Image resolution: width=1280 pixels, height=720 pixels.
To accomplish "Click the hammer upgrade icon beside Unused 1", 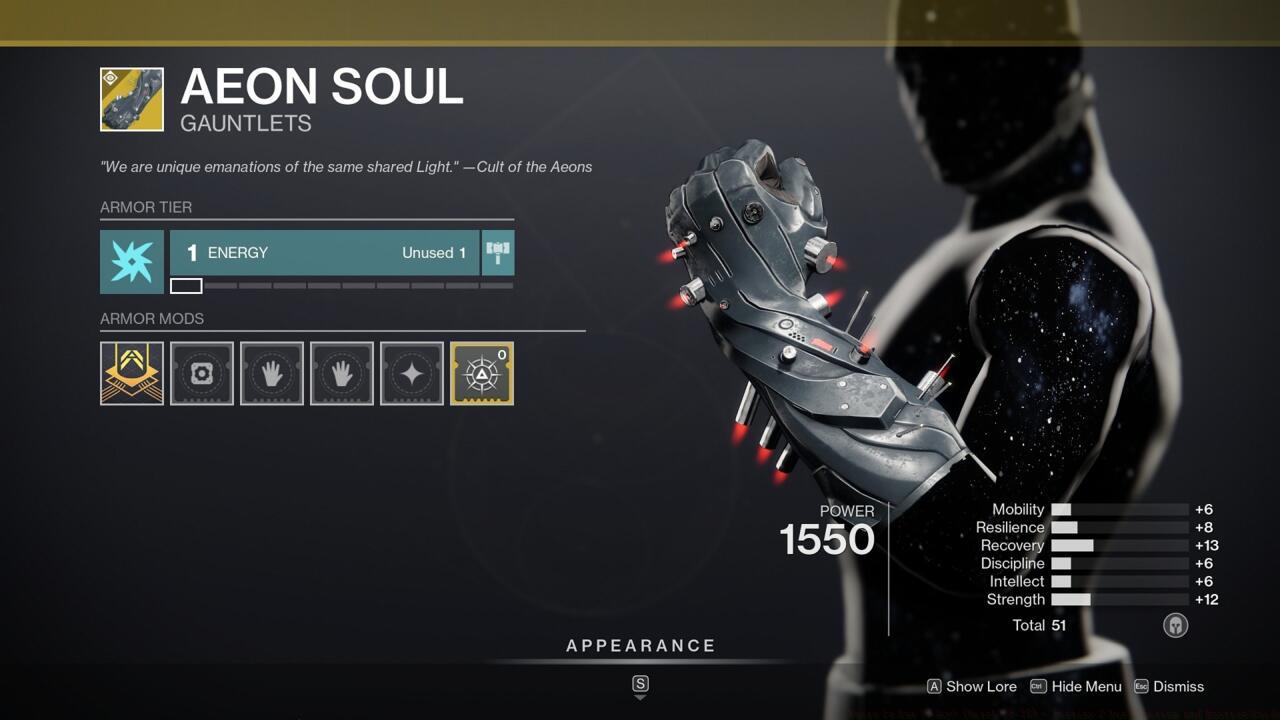I will tap(497, 252).
